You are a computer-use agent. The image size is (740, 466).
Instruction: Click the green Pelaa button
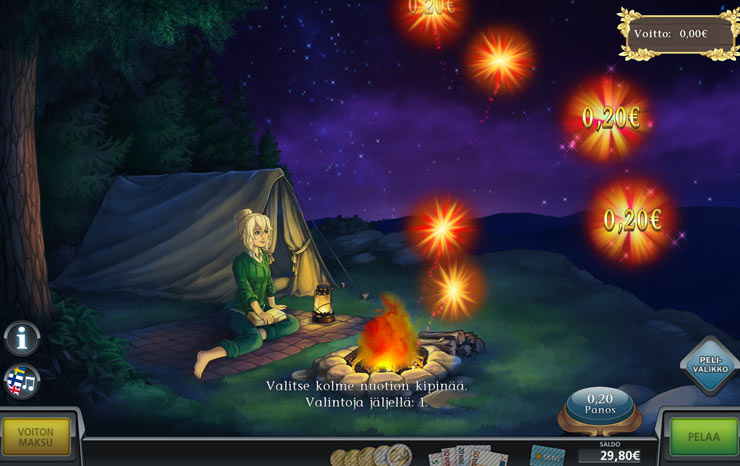[x=704, y=437]
